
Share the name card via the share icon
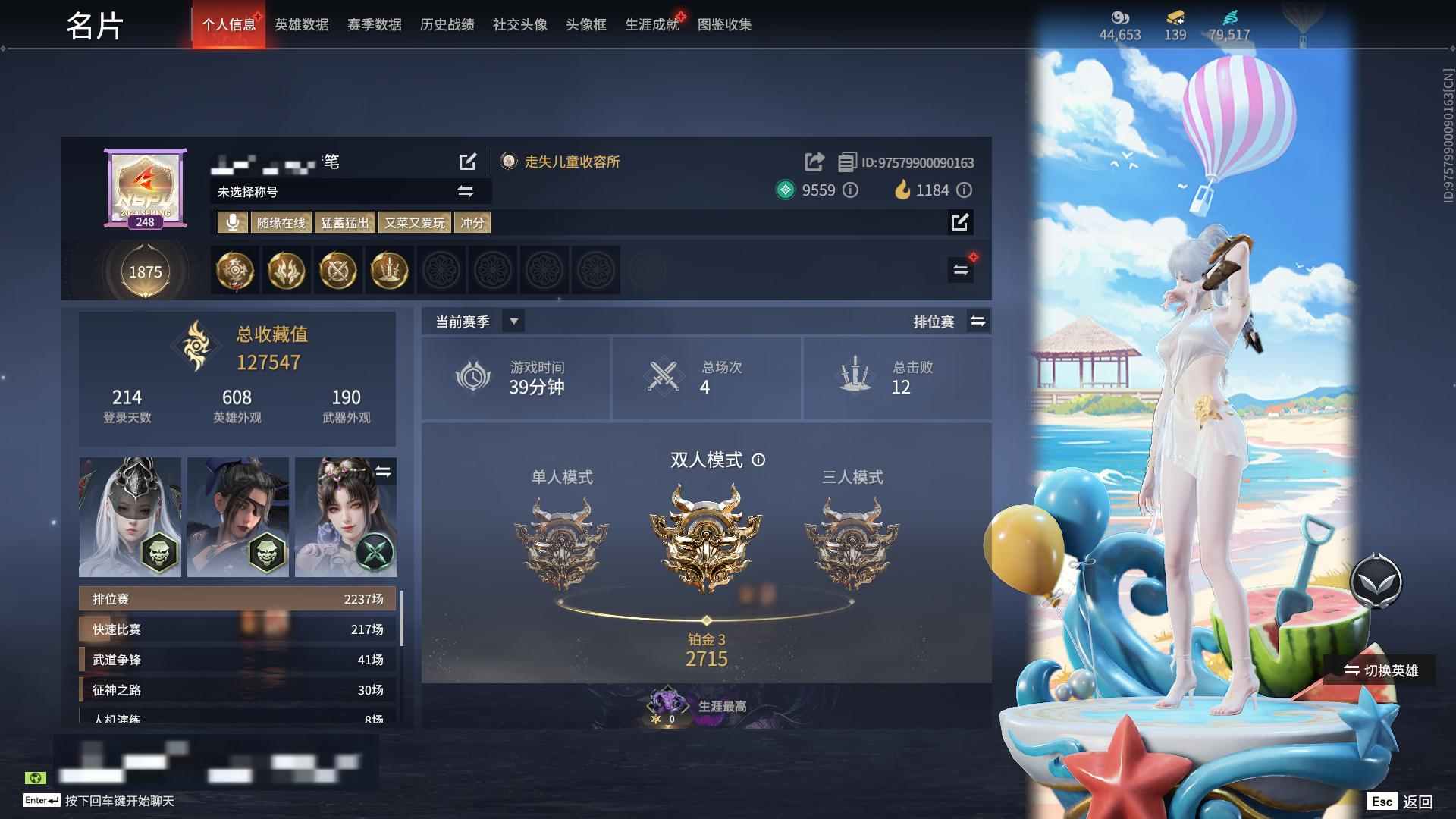coord(814,162)
